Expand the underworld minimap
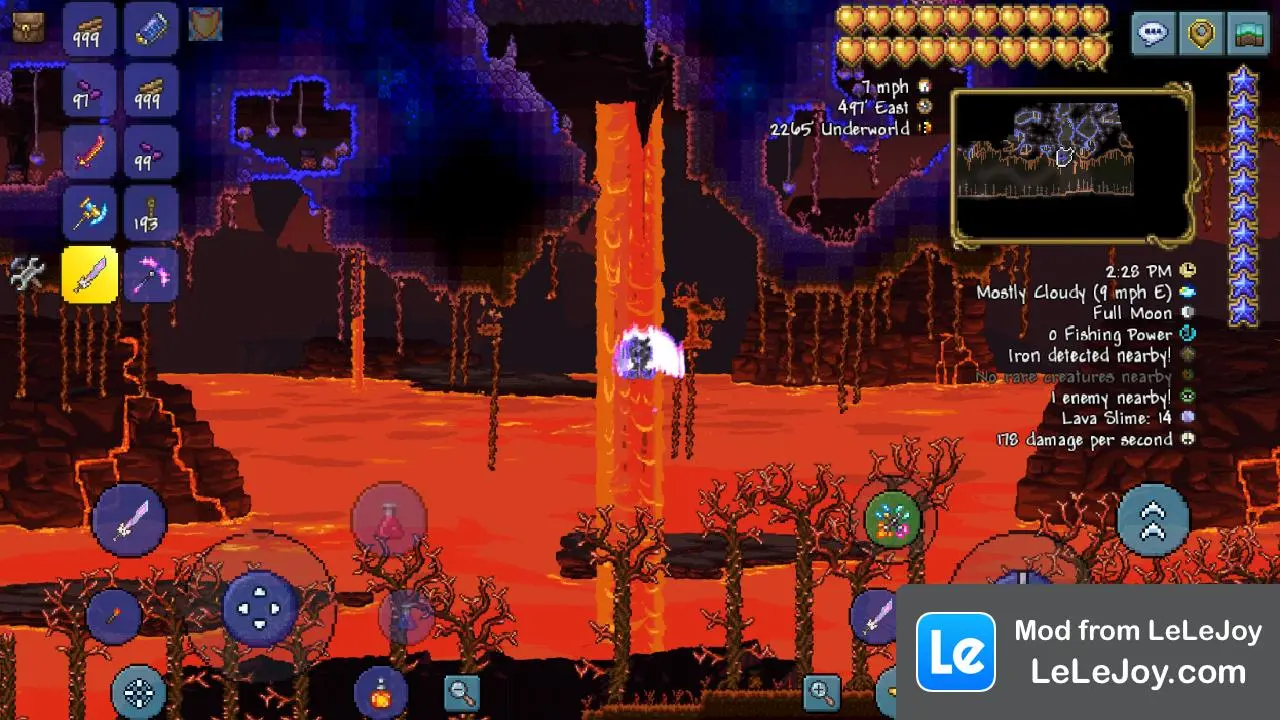This screenshot has width=1280, height=720. click(x=1071, y=166)
